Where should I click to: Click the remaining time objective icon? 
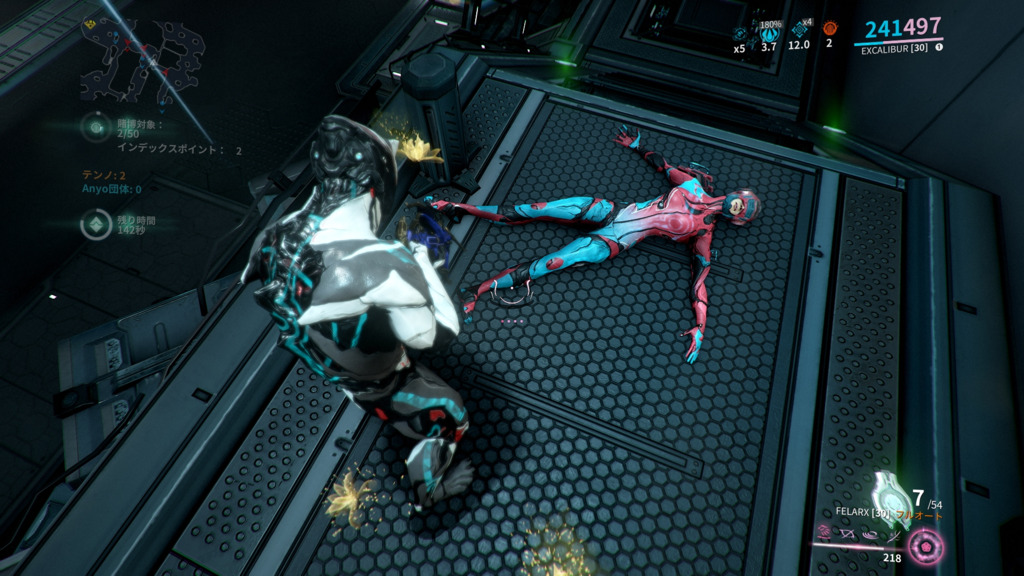(x=97, y=223)
